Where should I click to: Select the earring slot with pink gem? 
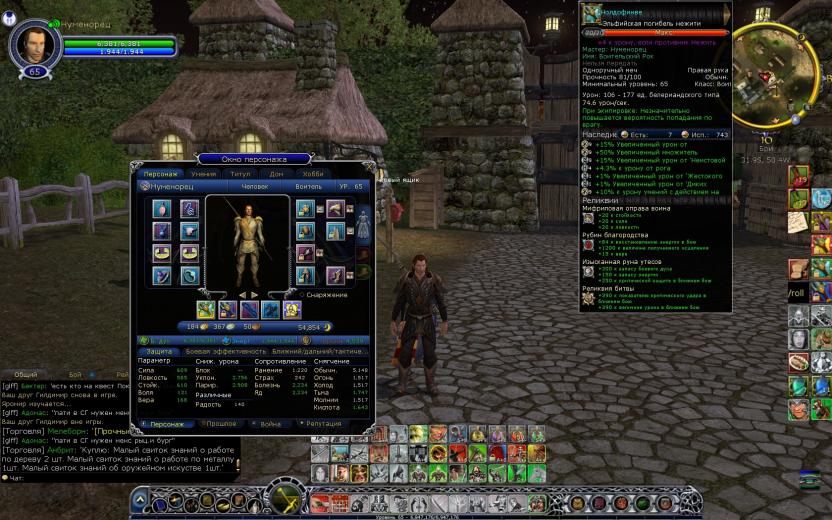pyautogui.click(x=162, y=208)
